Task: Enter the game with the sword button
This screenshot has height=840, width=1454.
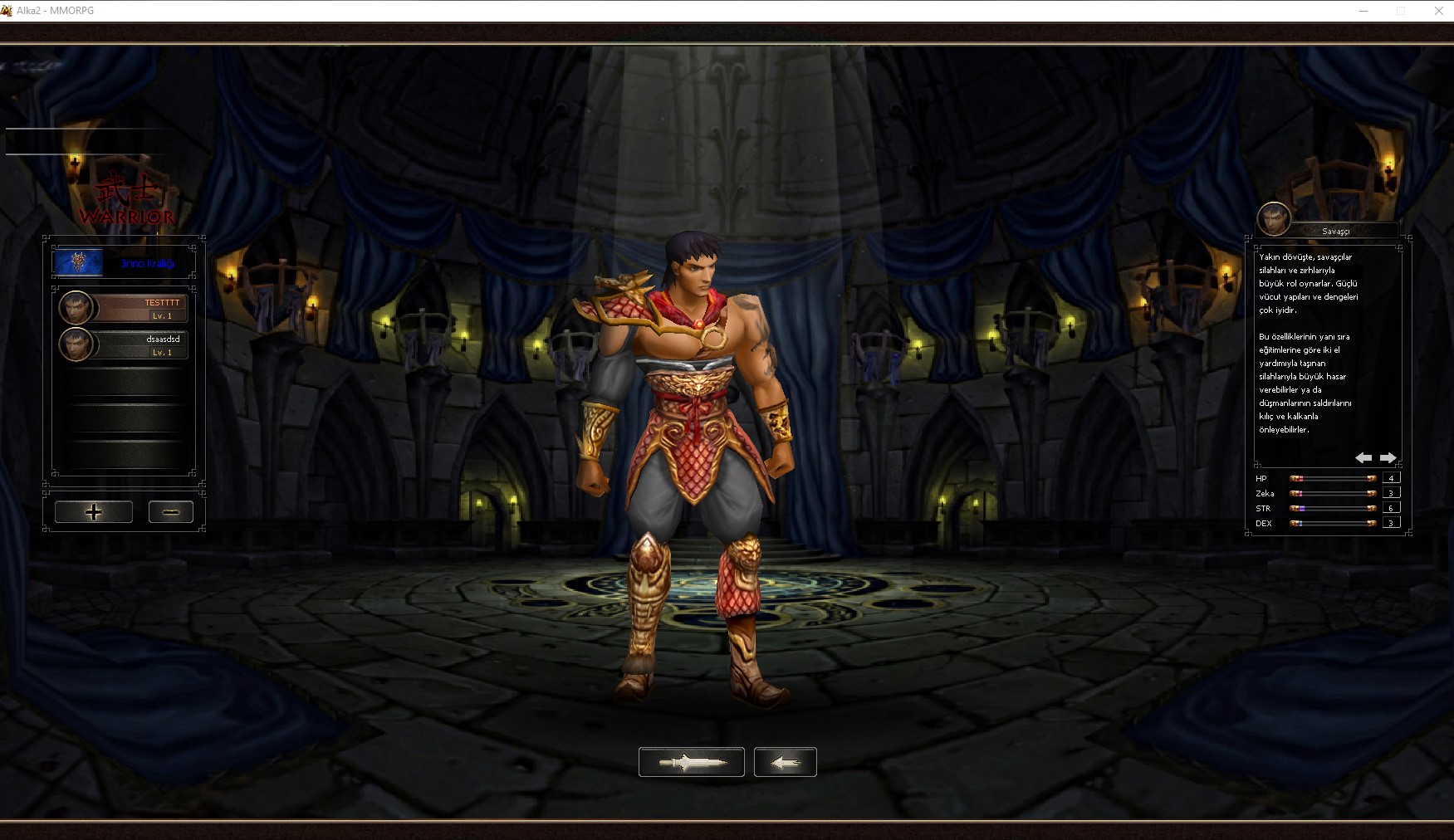Action: [x=691, y=762]
